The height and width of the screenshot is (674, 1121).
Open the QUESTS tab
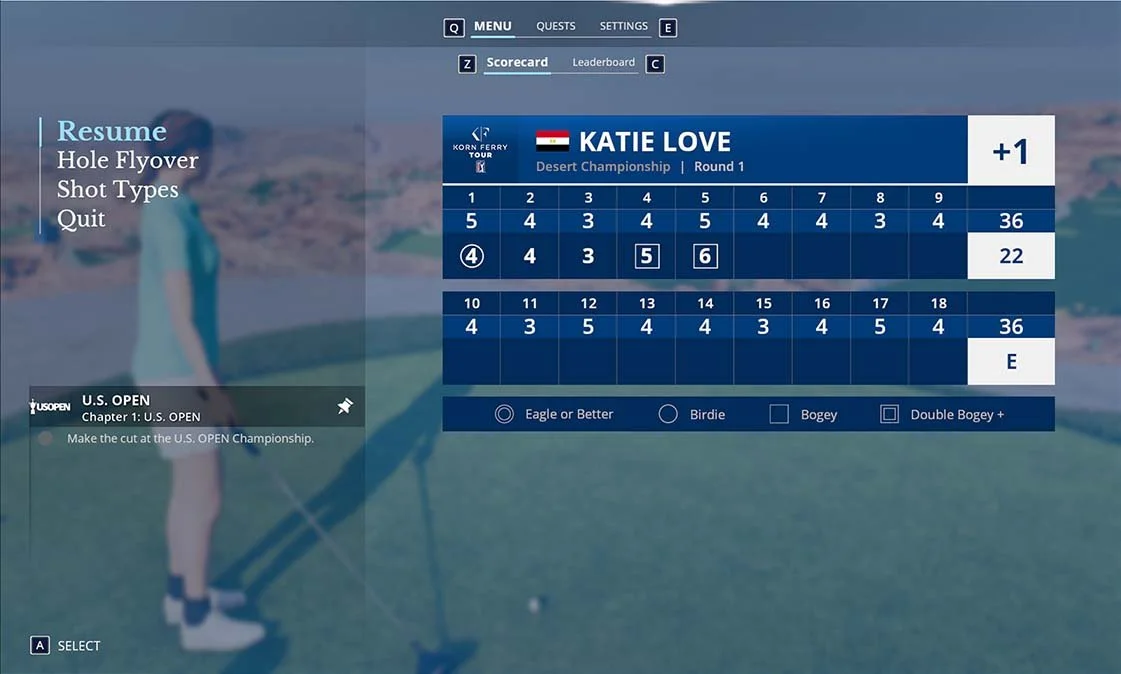pos(555,27)
